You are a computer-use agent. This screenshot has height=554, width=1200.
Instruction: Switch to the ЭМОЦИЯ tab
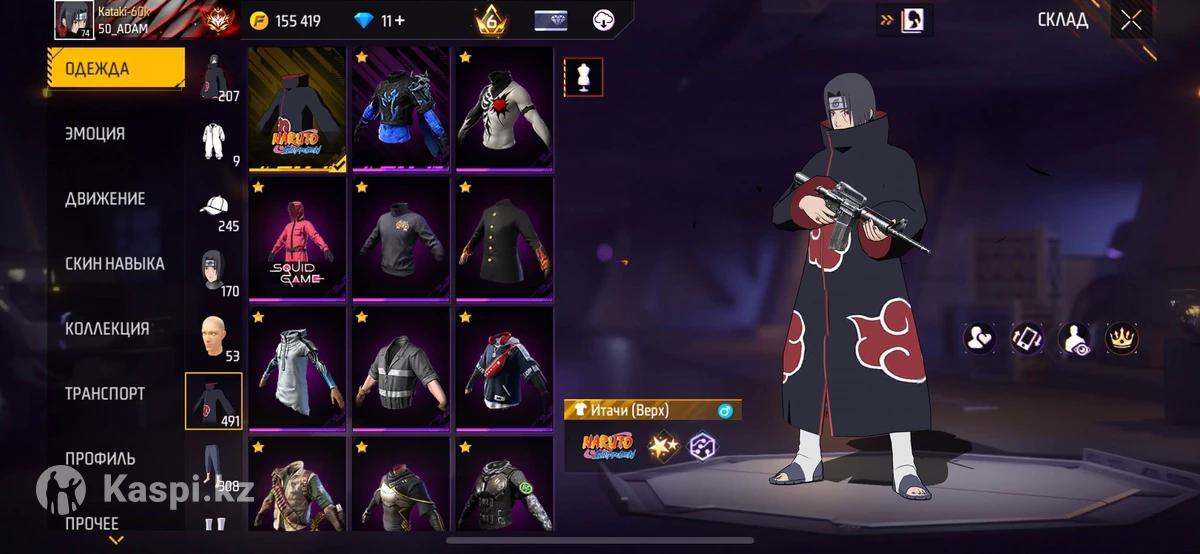(96, 134)
